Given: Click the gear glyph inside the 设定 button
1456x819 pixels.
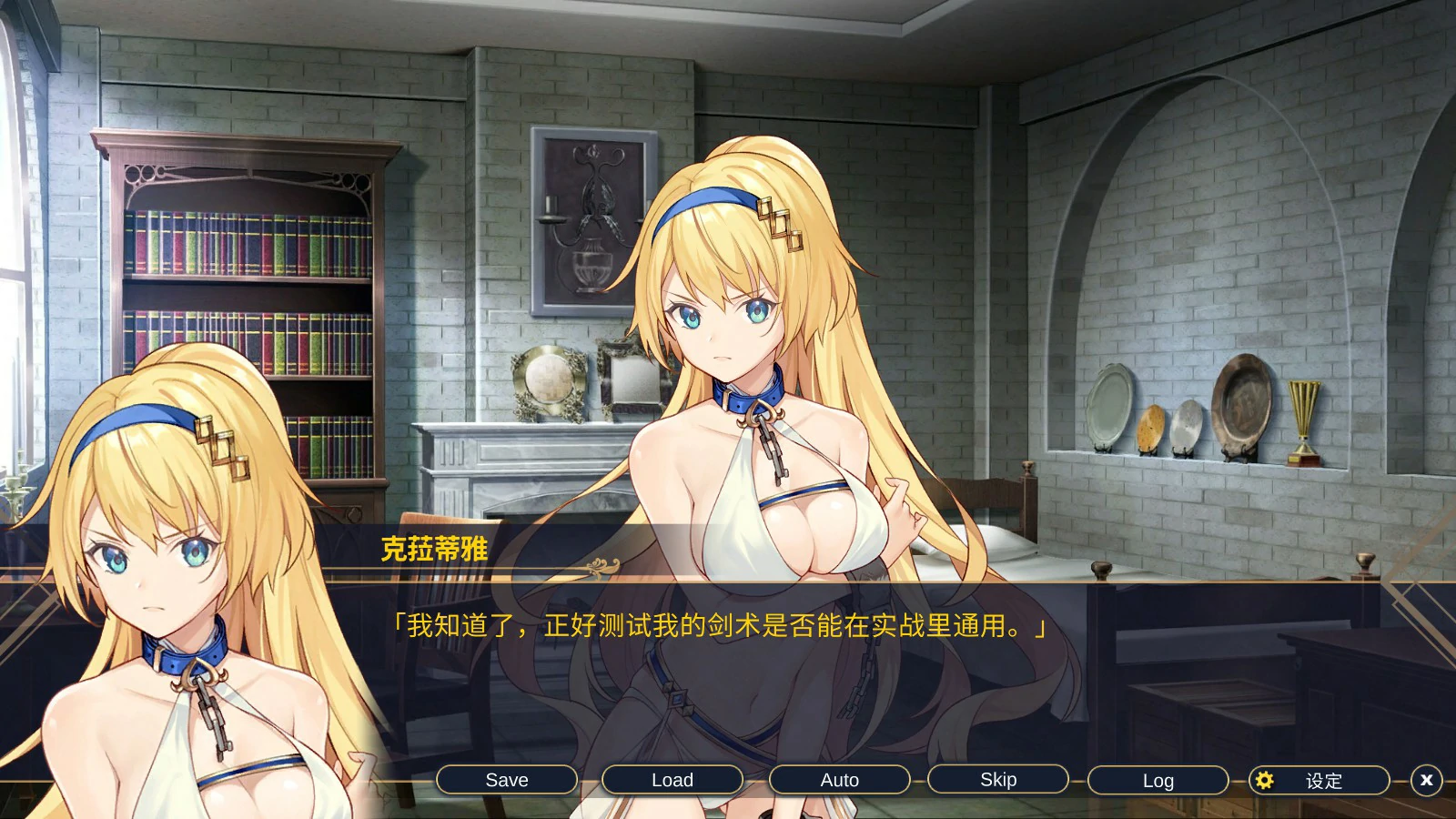Looking at the screenshot, I should point(1265,780).
